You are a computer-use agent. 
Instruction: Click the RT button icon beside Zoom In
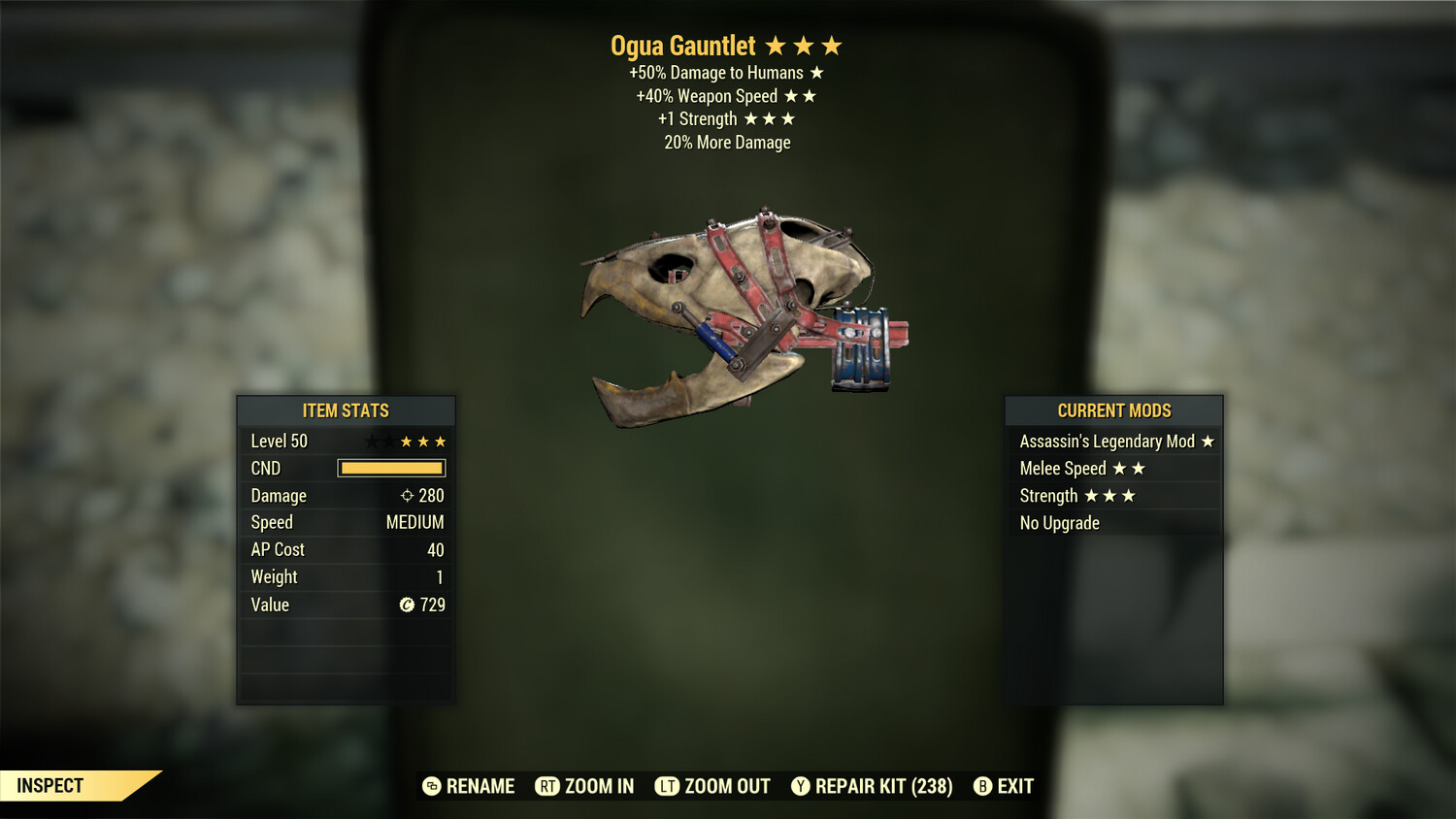(x=546, y=786)
